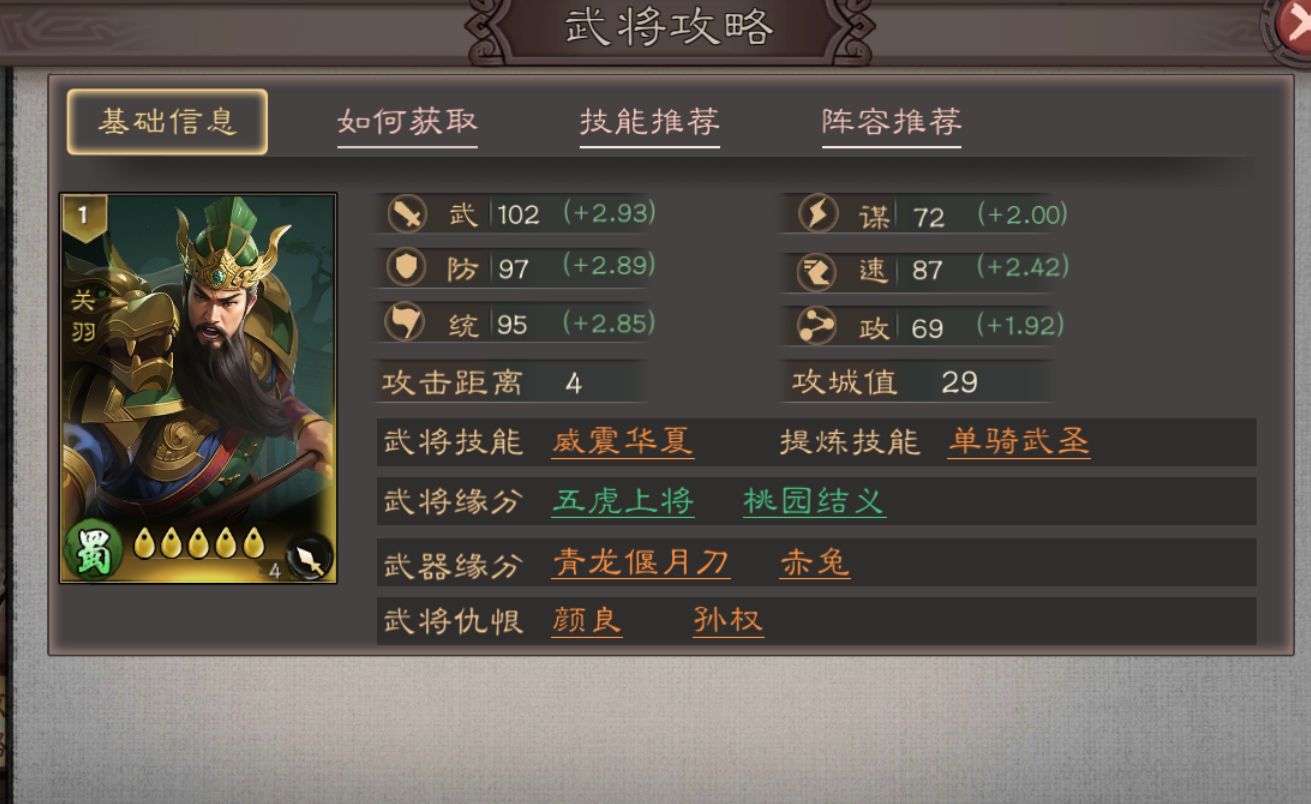The image size is (1311, 804).
Task: Open the 桃园结义 bond link
Action: click(x=813, y=502)
